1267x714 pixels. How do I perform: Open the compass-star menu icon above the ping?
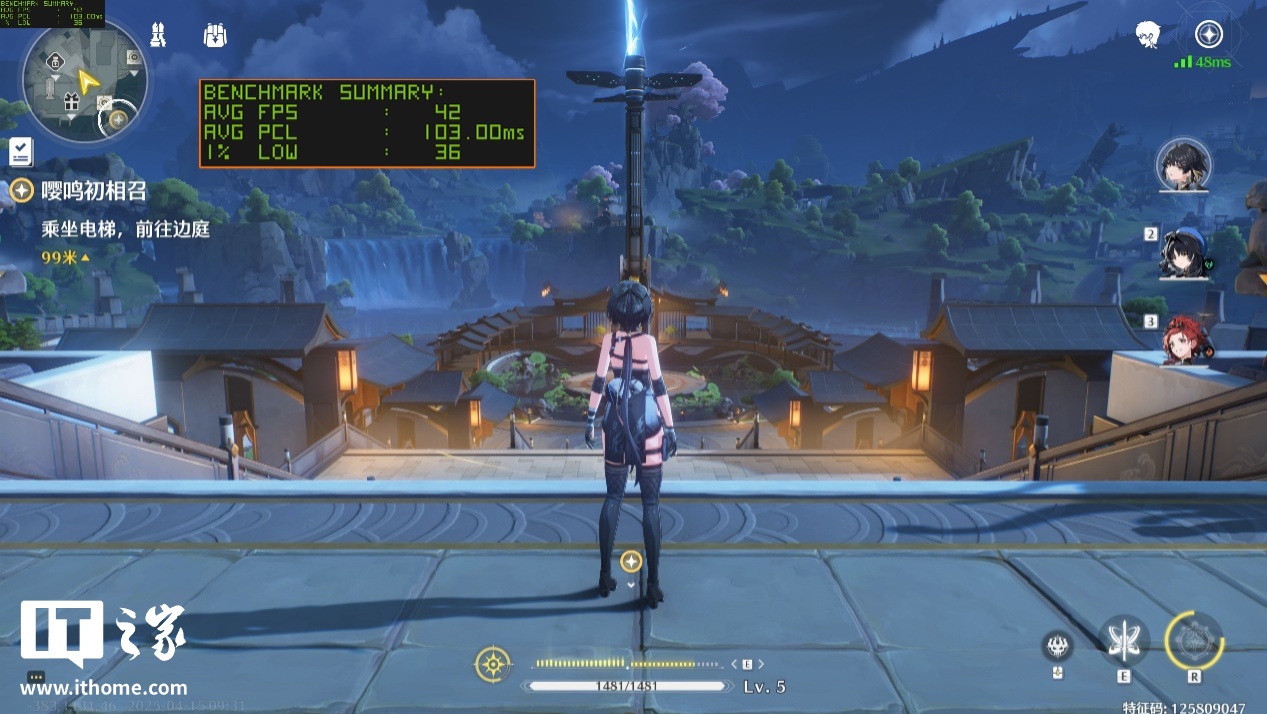(1209, 34)
